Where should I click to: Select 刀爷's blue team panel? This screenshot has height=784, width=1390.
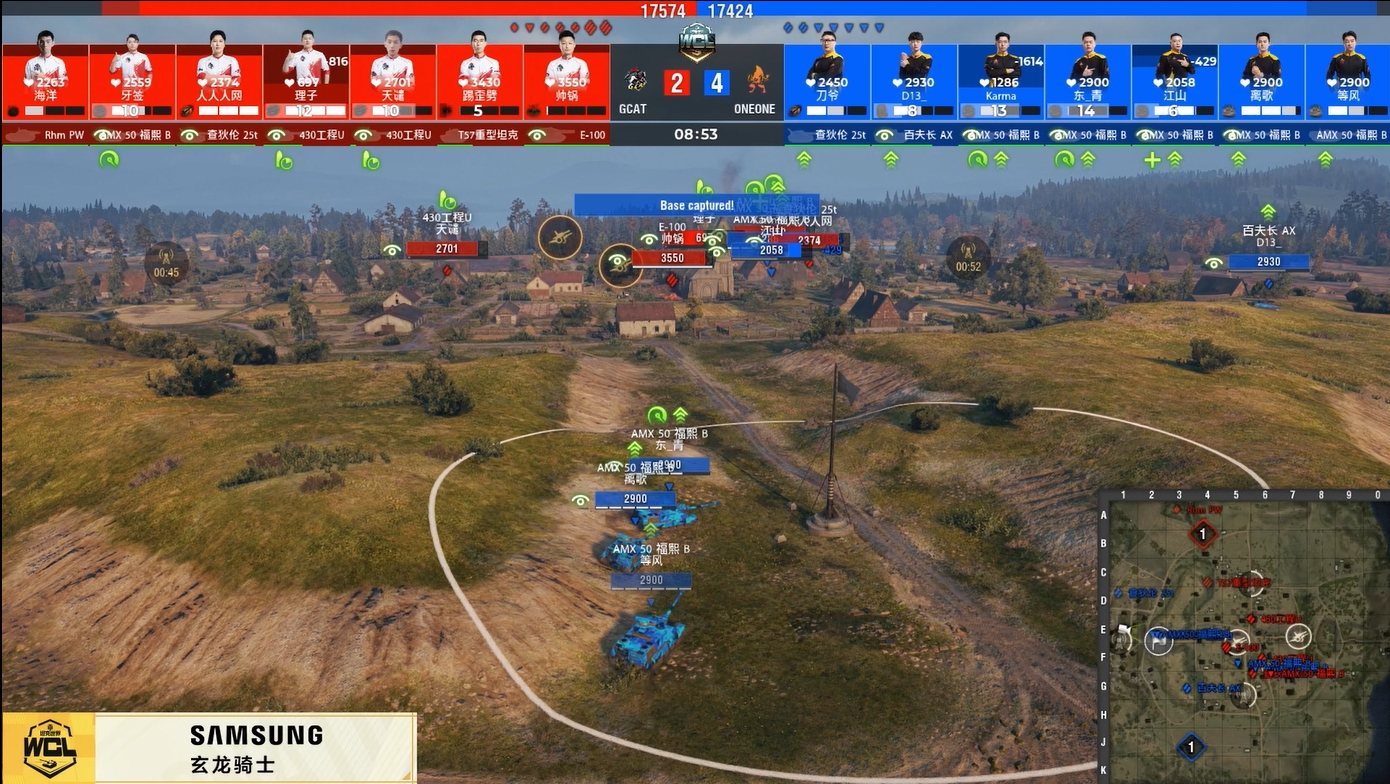pos(827,80)
